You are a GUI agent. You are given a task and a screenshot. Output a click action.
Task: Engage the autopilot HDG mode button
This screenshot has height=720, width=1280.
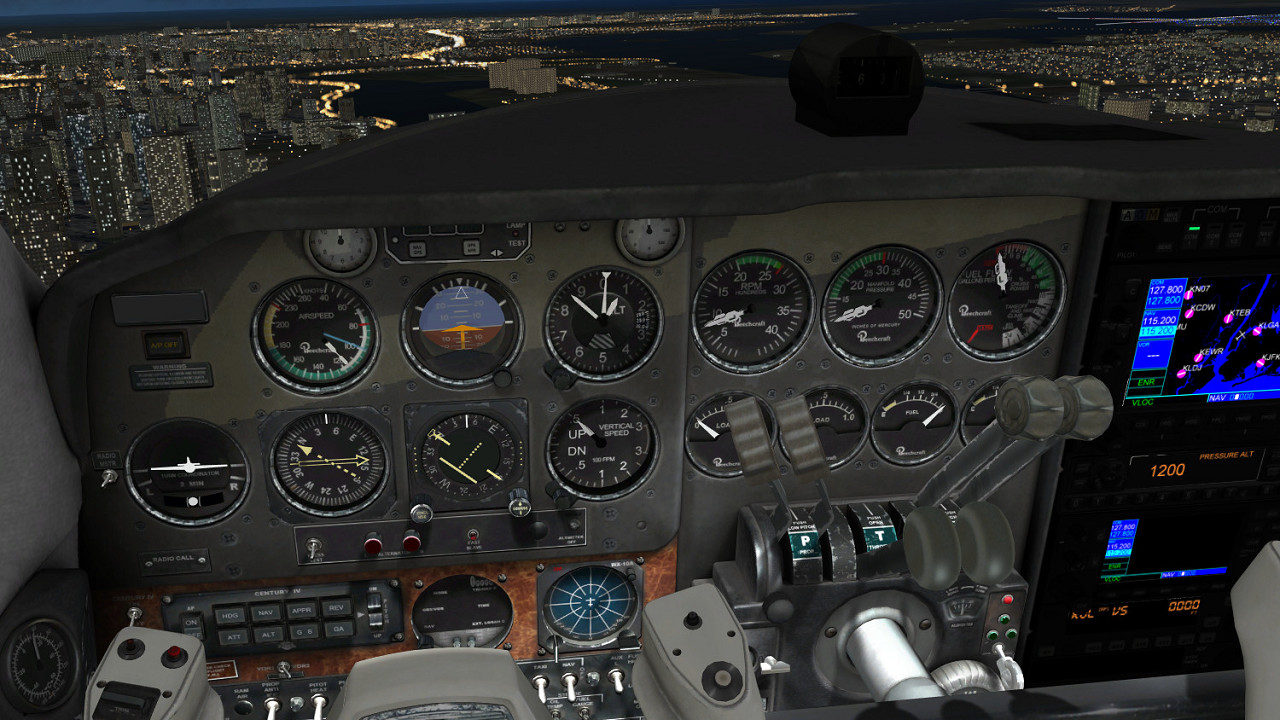click(x=229, y=614)
